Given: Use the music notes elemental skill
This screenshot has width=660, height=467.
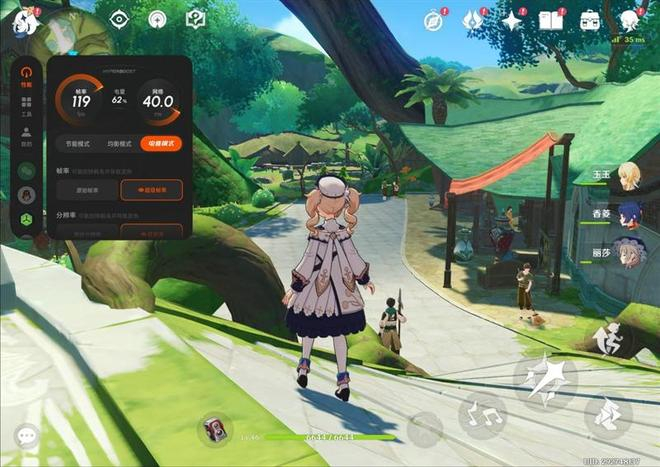Looking at the screenshot, I should click(x=482, y=415).
